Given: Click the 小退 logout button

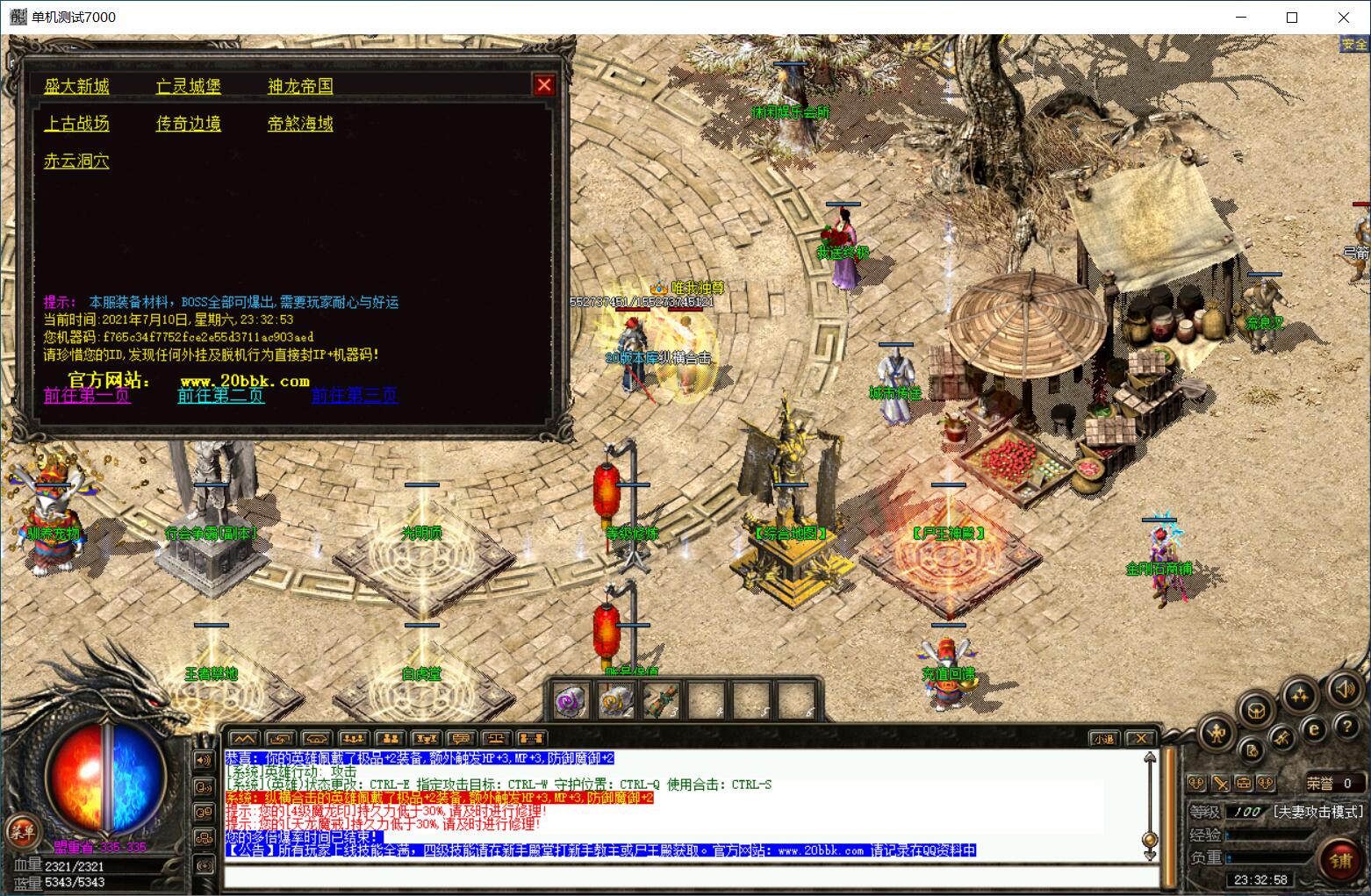Looking at the screenshot, I should click(1103, 739).
